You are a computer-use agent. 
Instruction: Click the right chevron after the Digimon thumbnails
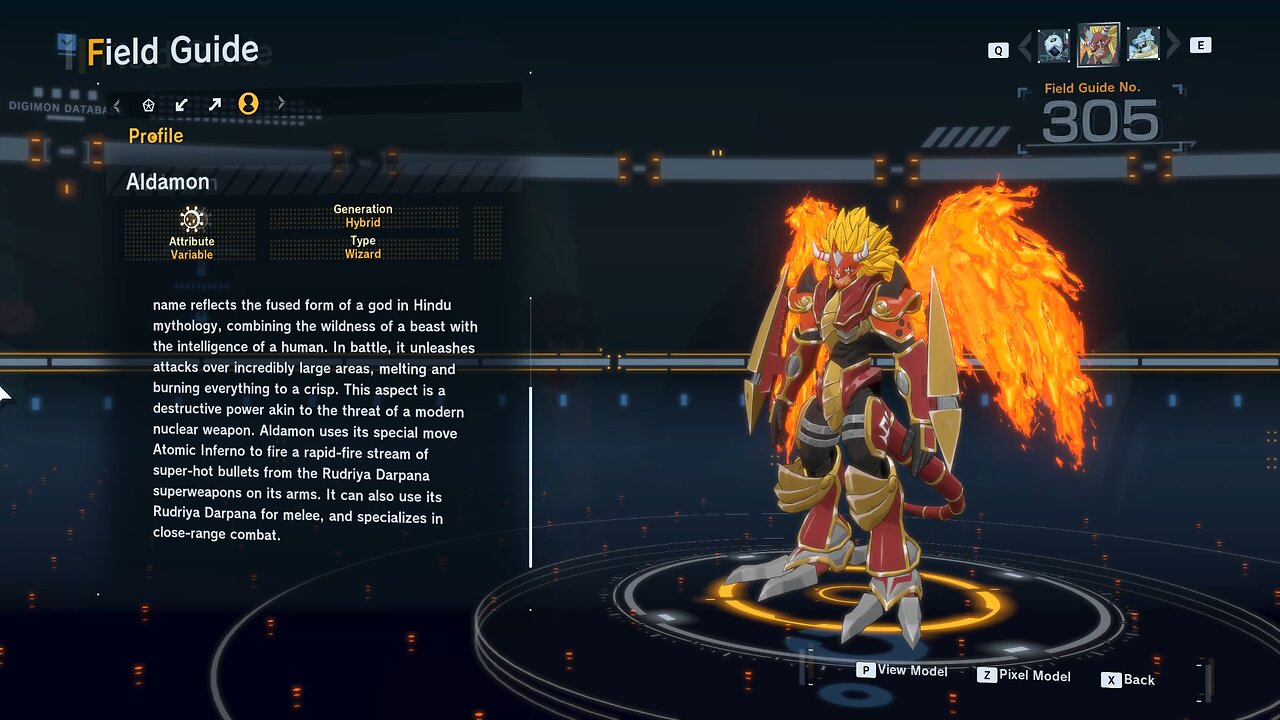click(1173, 45)
